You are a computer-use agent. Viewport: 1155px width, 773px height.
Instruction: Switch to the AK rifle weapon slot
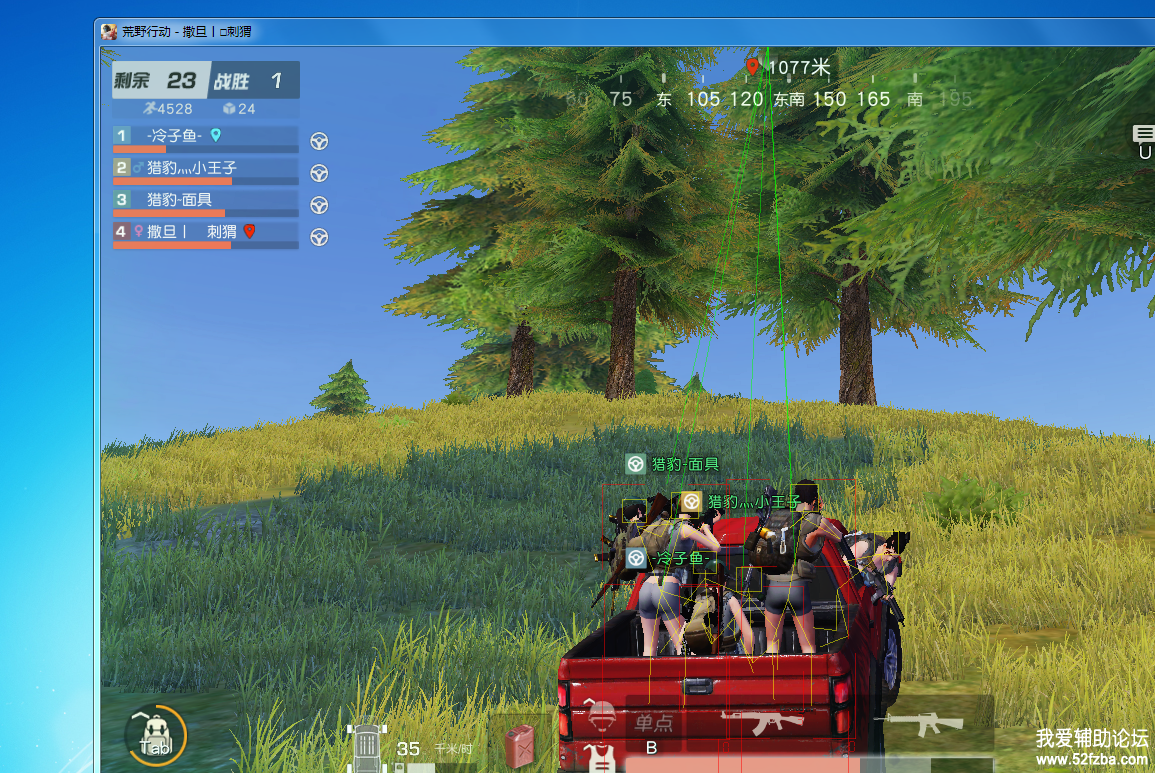(x=762, y=720)
